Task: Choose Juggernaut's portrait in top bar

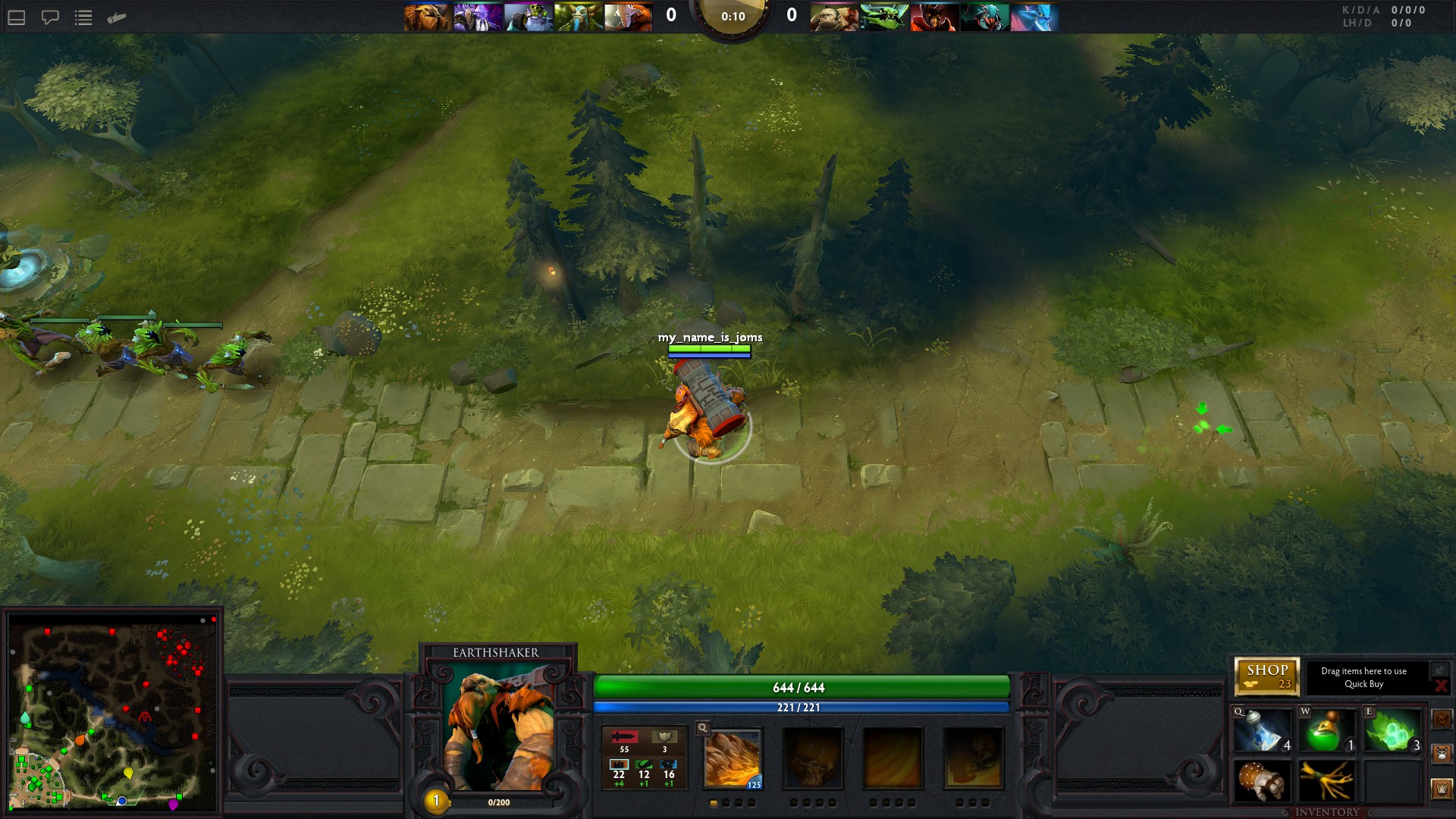Action: (628, 17)
